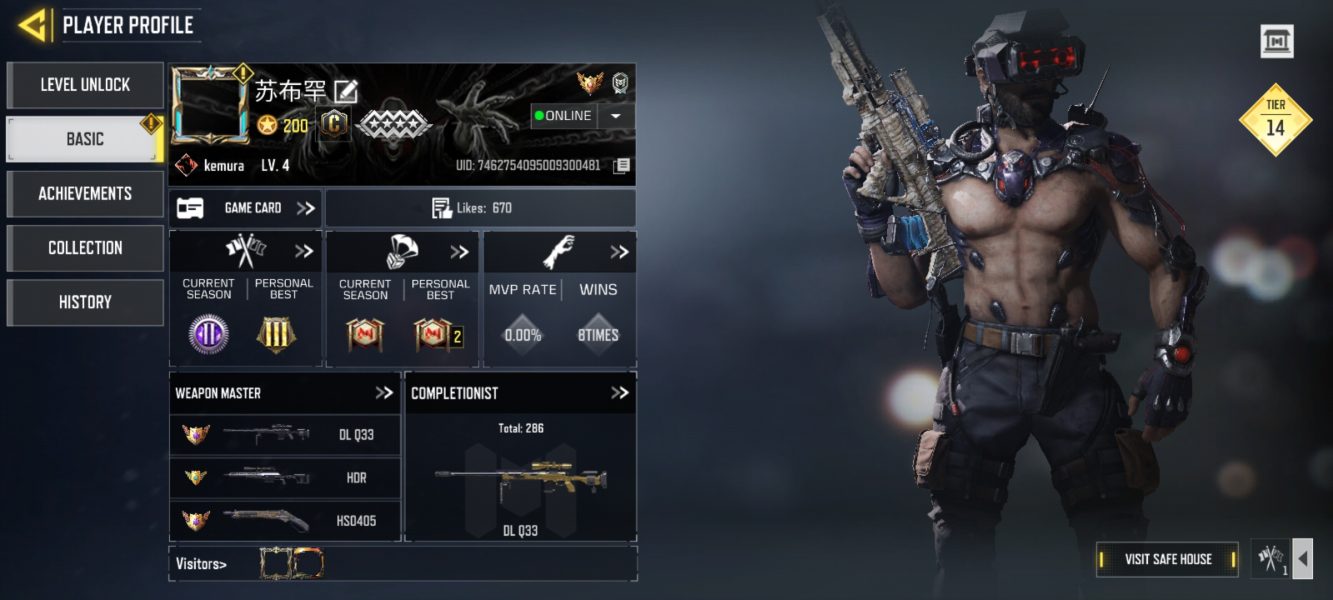Visit the Safe House

tap(1167, 559)
